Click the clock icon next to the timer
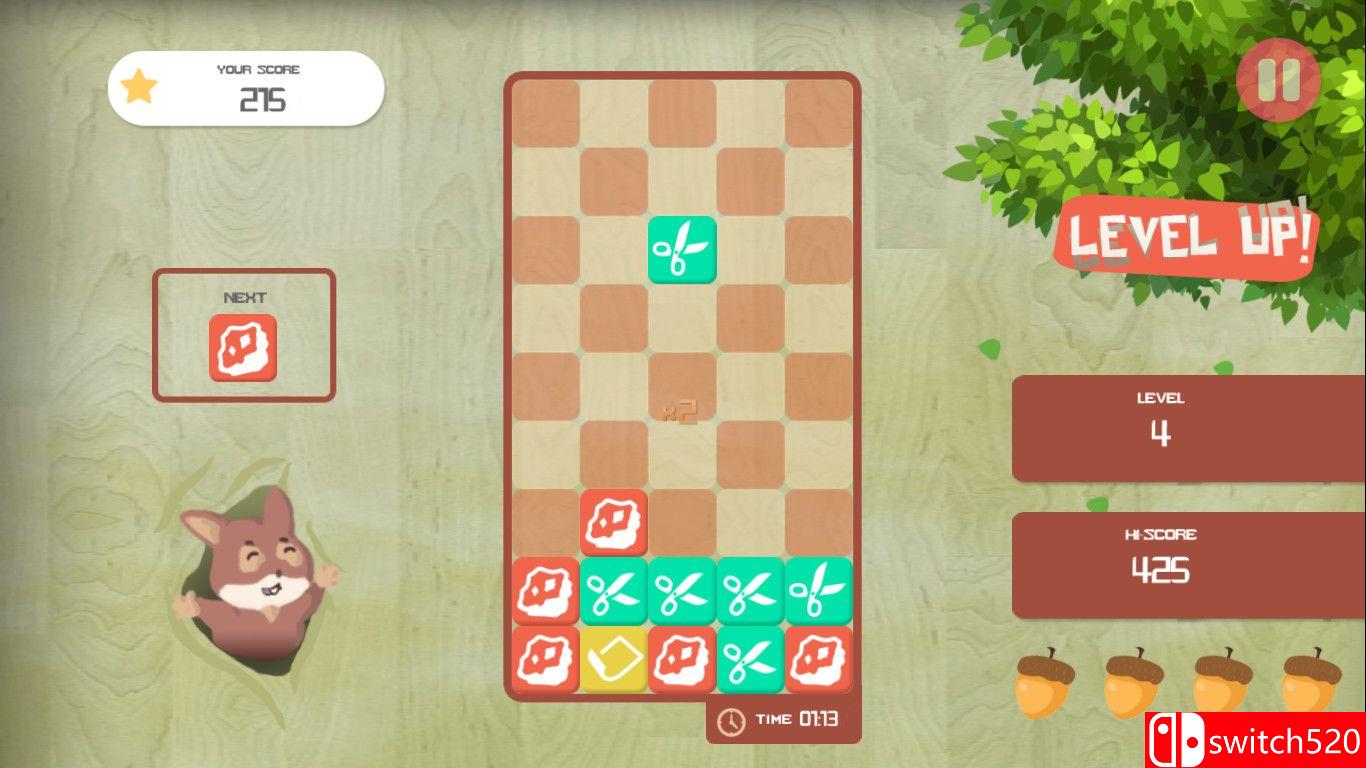1366x768 pixels. click(729, 719)
